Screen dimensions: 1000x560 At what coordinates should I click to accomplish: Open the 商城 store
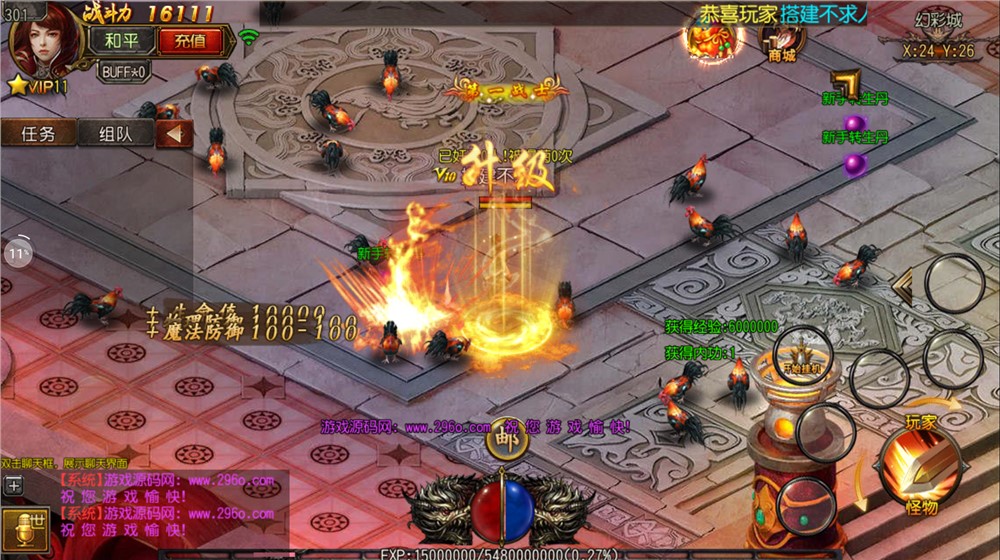click(x=782, y=42)
